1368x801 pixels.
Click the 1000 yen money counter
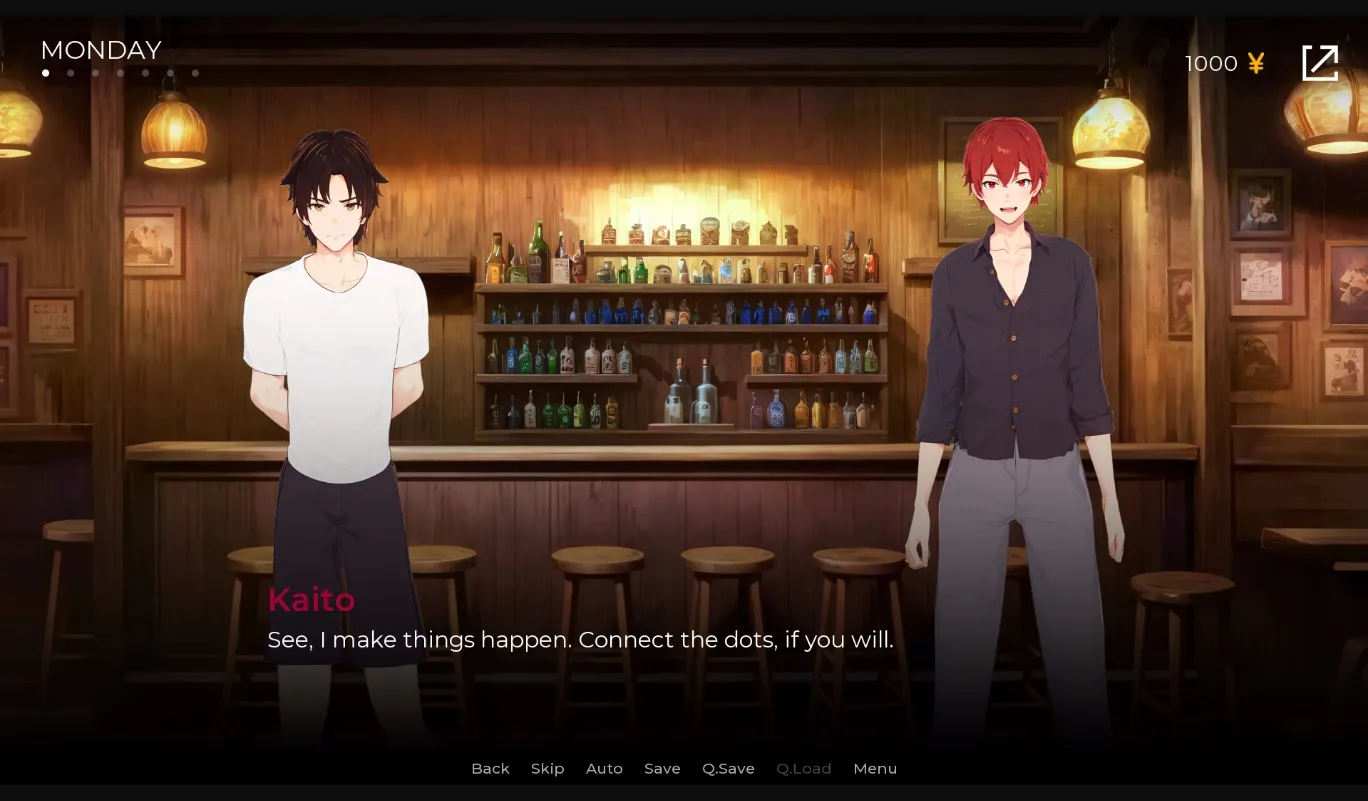click(1210, 63)
